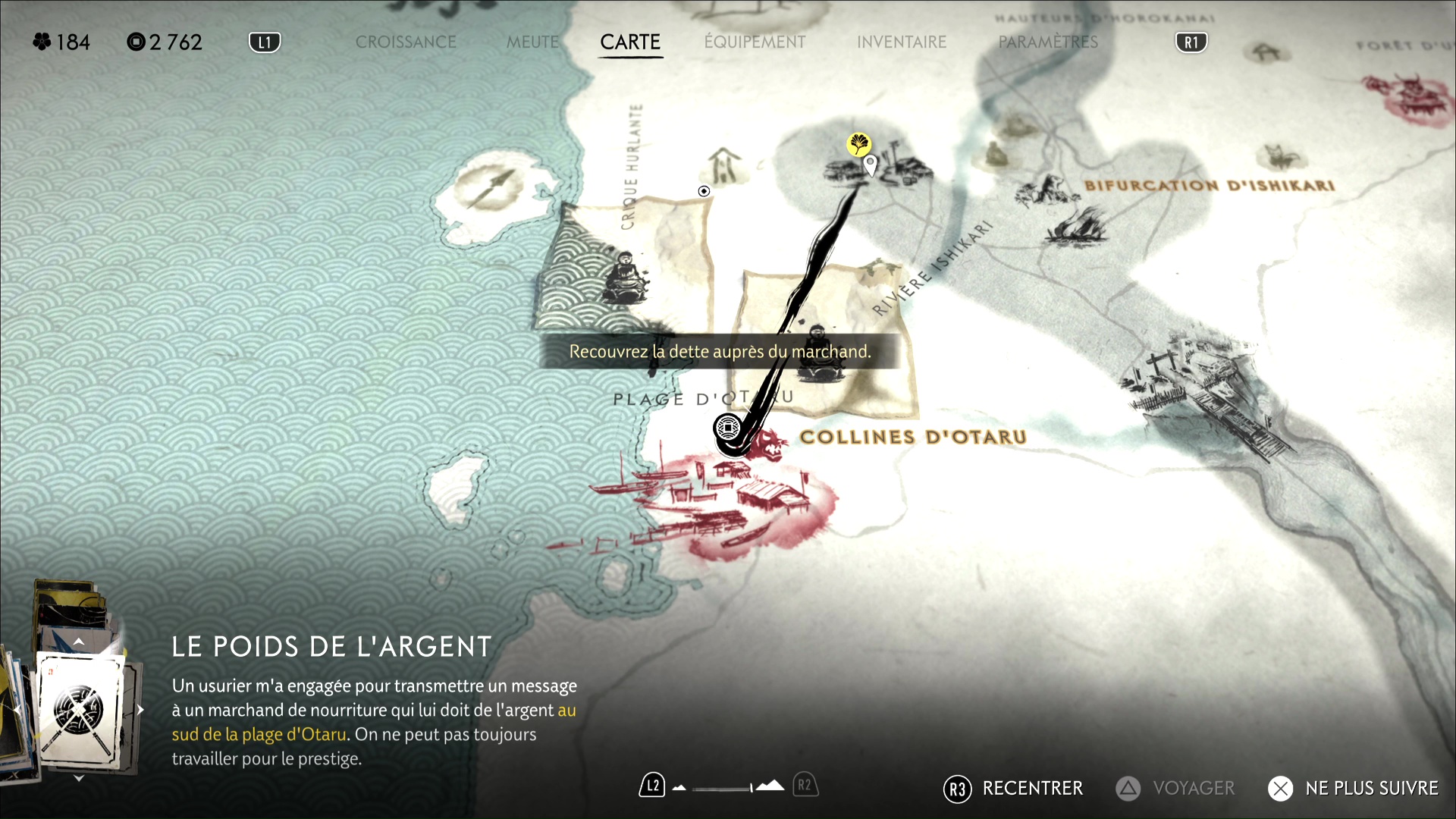This screenshot has width=1456, height=819.
Task: Show the next quest card with right arrow
Action: click(140, 711)
